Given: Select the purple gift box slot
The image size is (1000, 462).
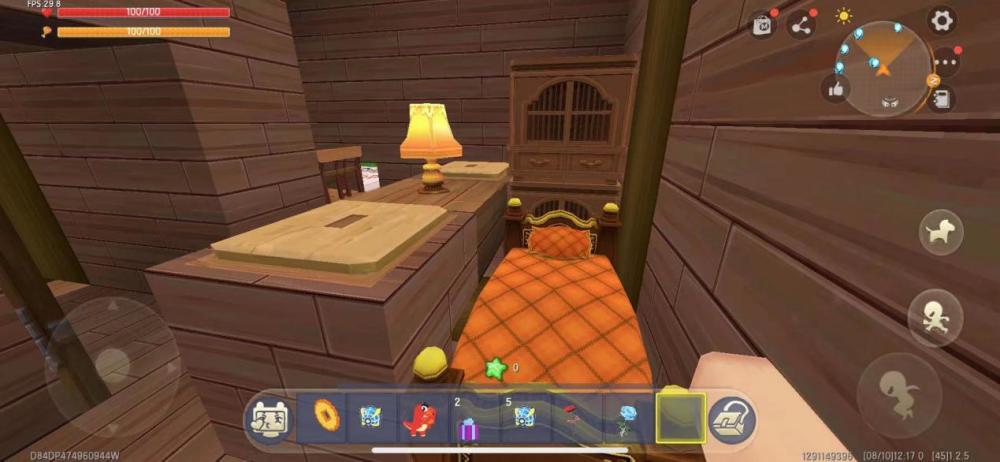Looking at the screenshot, I should (x=469, y=422).
